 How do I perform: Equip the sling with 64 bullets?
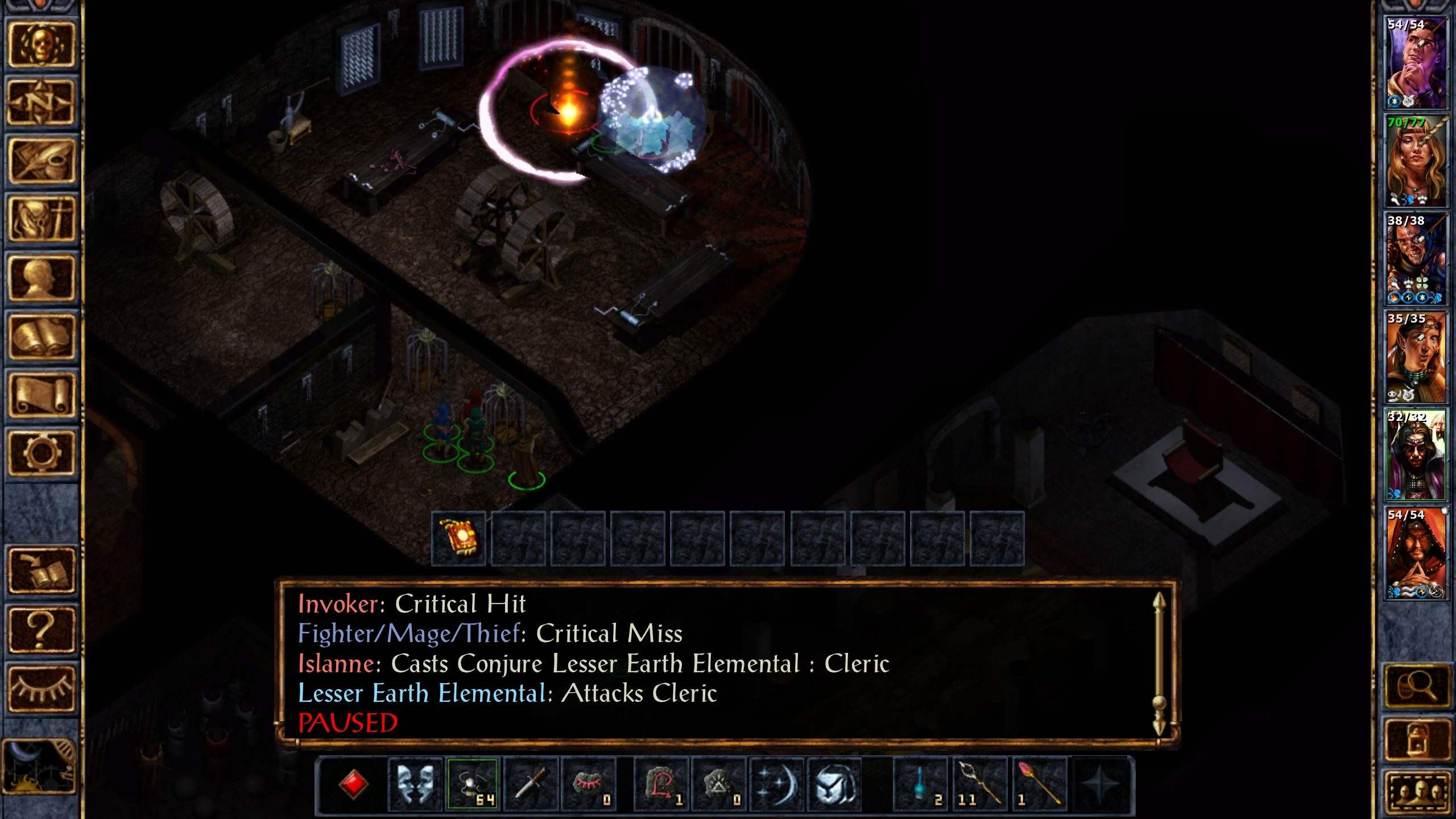473,784
